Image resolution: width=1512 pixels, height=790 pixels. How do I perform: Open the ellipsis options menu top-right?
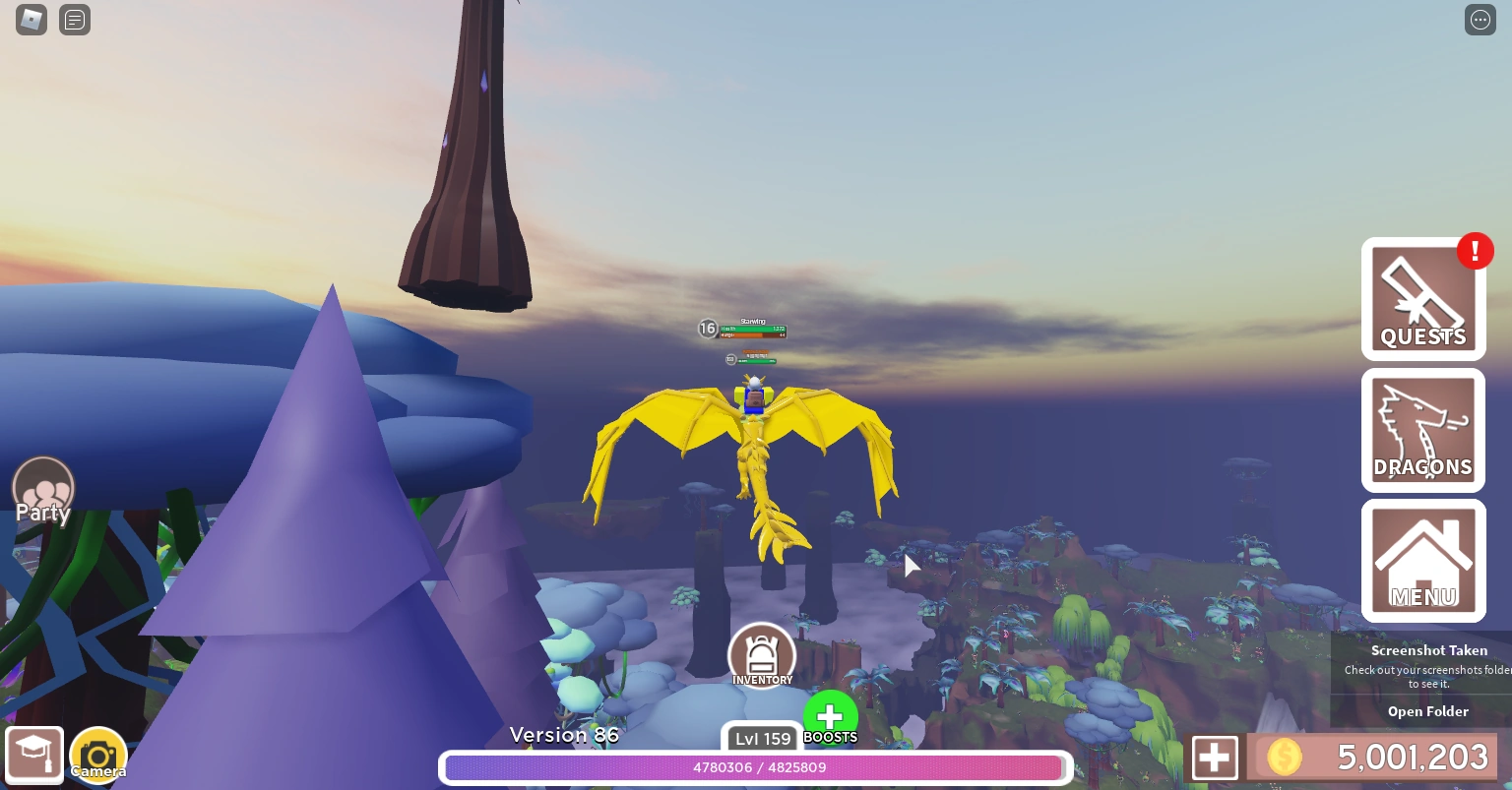click(x=1480, y=20)
